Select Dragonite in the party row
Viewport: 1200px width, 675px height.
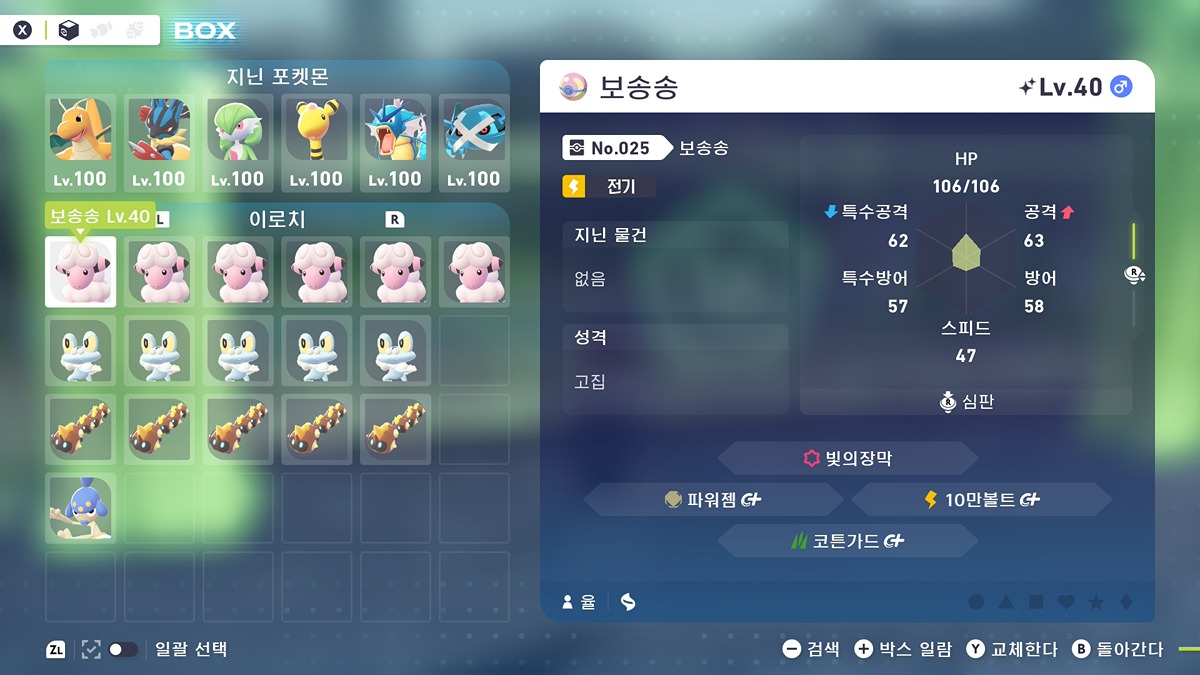[80, 142]
